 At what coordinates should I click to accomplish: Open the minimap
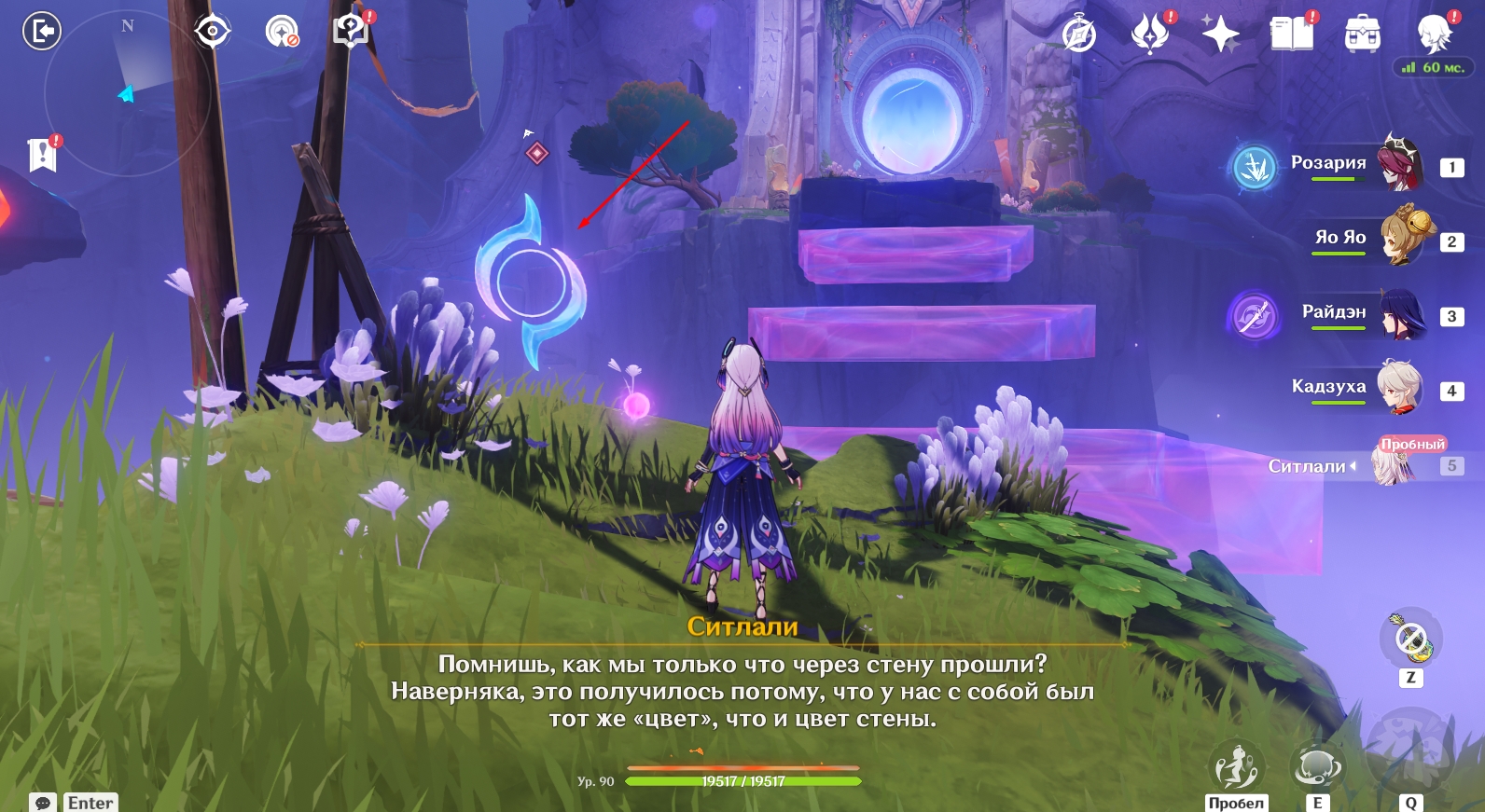coord(126,91)
